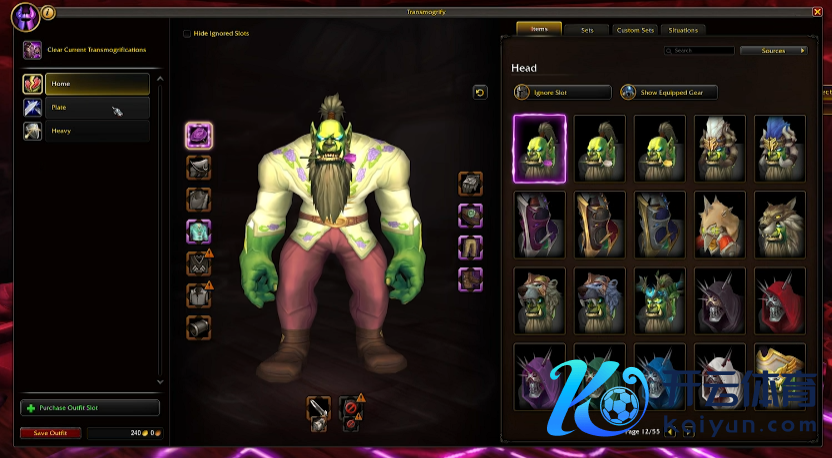Show the Situations tab
Image resolution: width=832 pixels, height=458 pixels.
point(684,30)
